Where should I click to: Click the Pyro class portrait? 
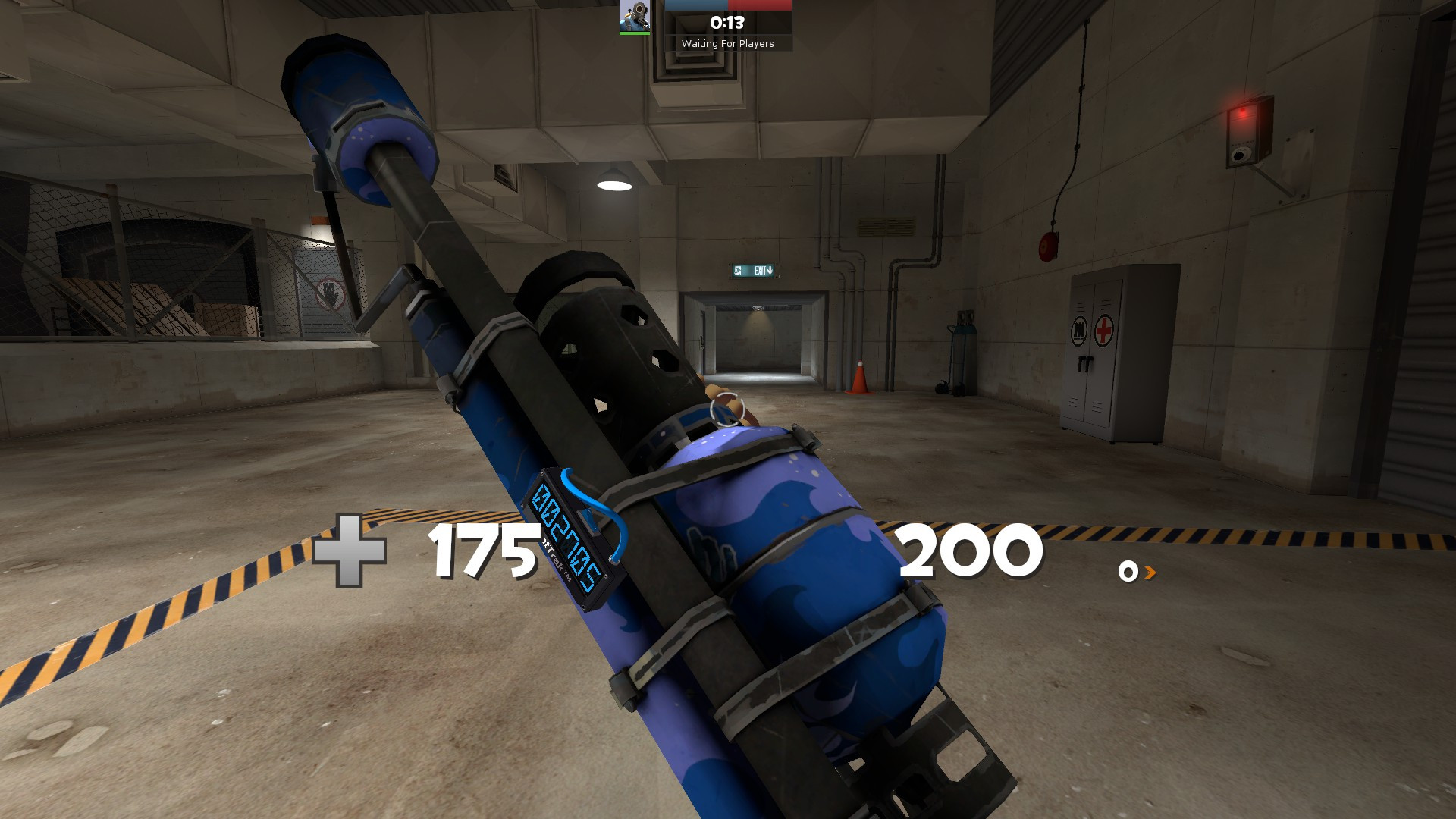(x=634, y=17)
